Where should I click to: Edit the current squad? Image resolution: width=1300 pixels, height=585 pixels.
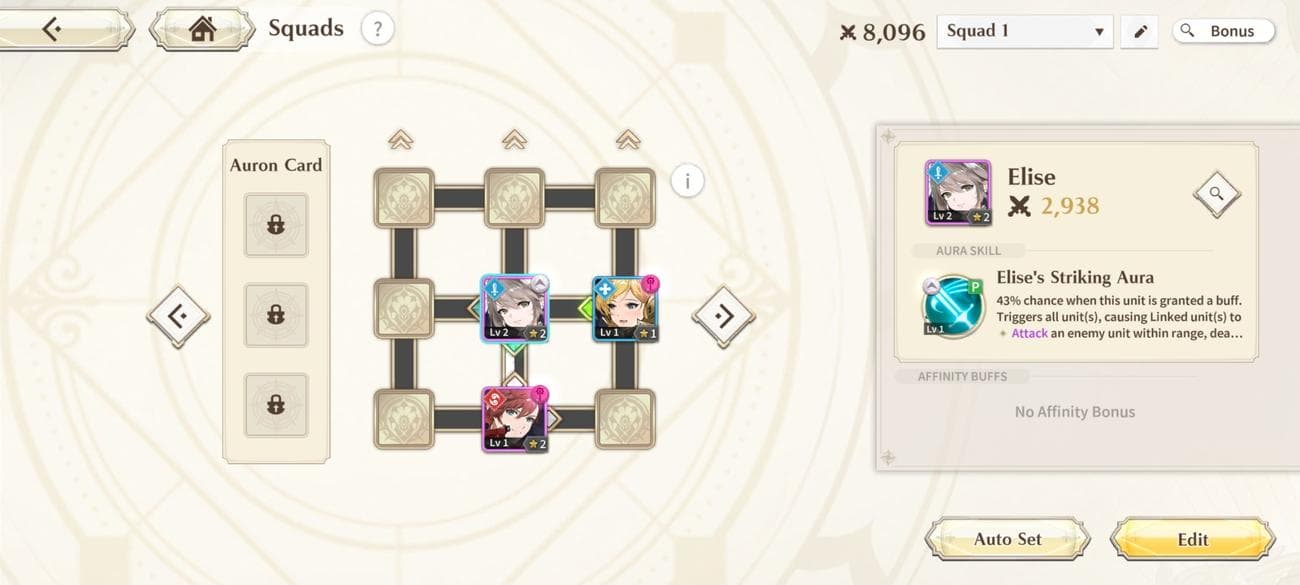pos(1192,539)
